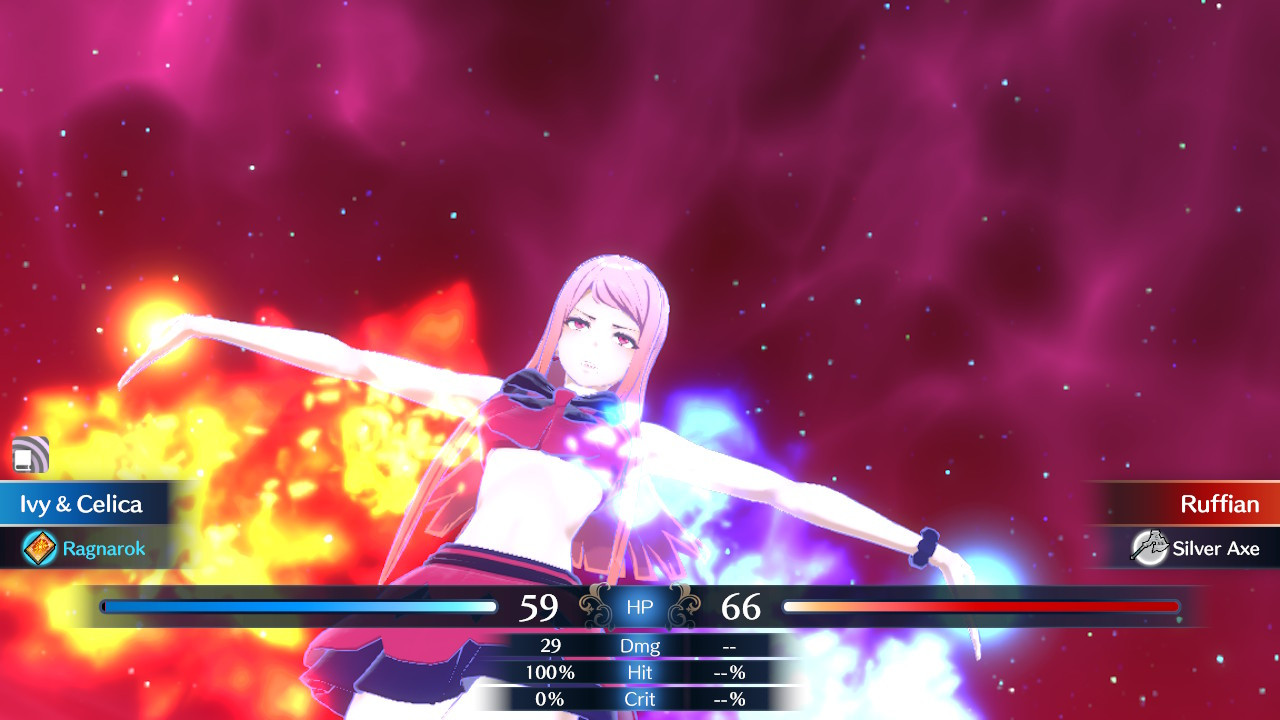Screen dimensions: 1280x720
Task: Select the Dmg stat row
Action: [x=640, y=646]
